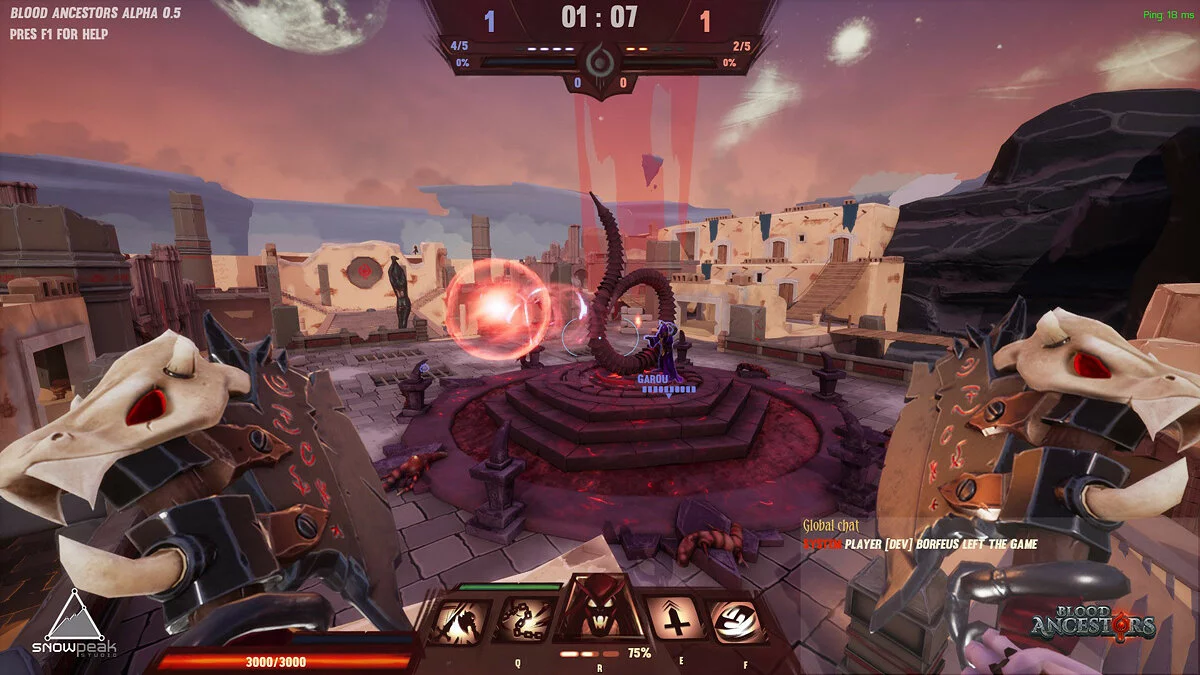This screenshot has width=1200, height=675.
Task: Trigger the demon face ultimate ability
Action: coord(599,610)
